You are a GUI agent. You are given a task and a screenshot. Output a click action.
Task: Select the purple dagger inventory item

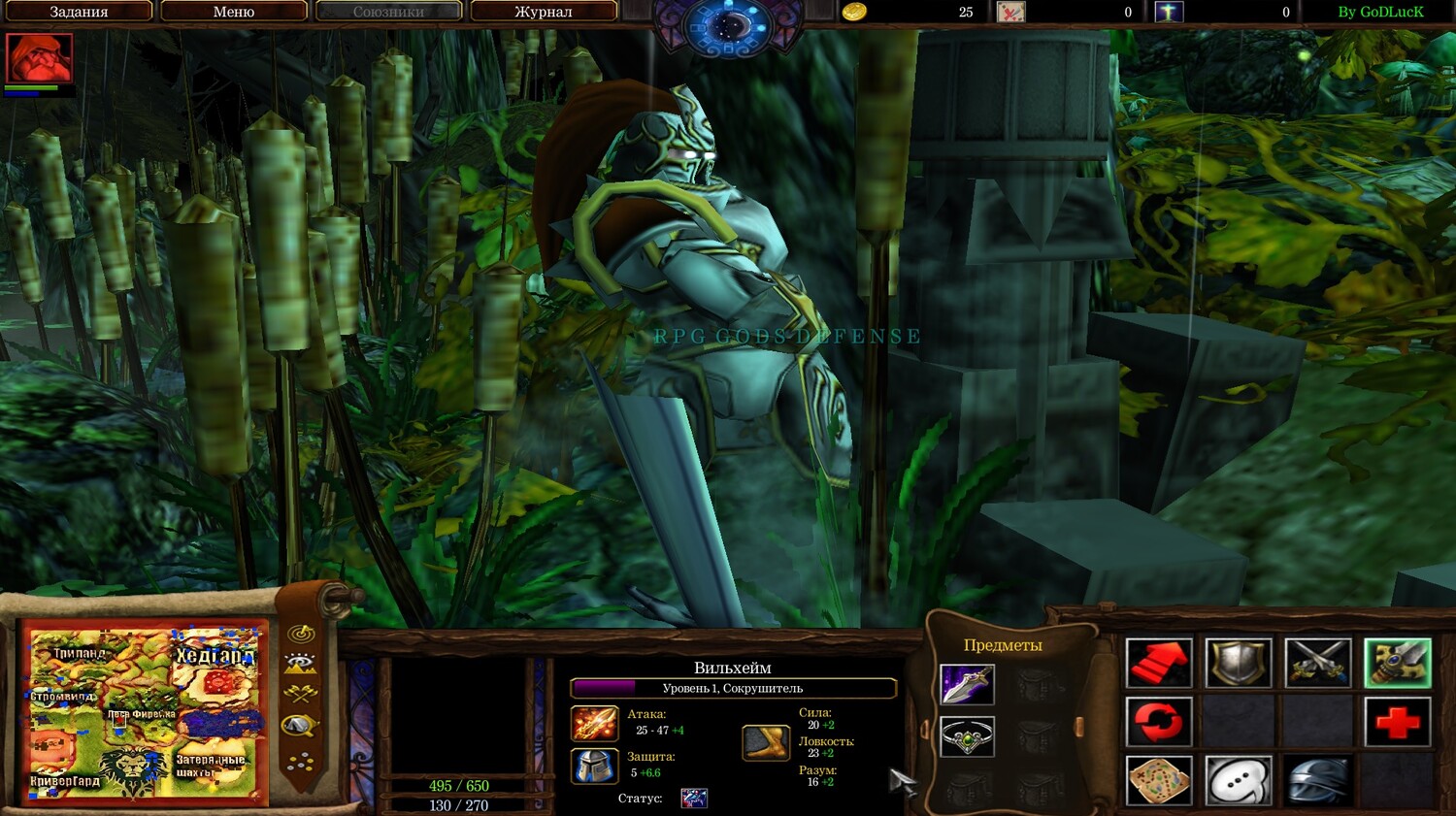pyautogui.click(x=967, y=684)
